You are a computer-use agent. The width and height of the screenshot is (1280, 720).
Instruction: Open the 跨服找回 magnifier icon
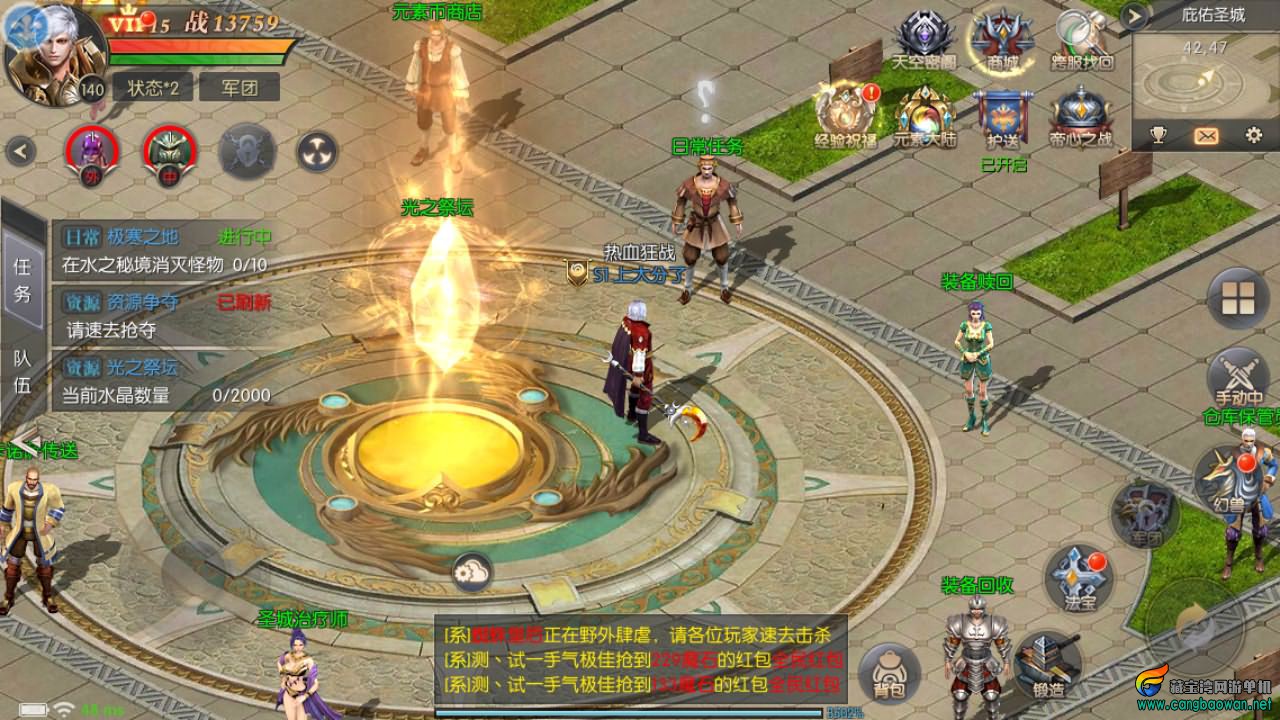tap(1081, 38)
